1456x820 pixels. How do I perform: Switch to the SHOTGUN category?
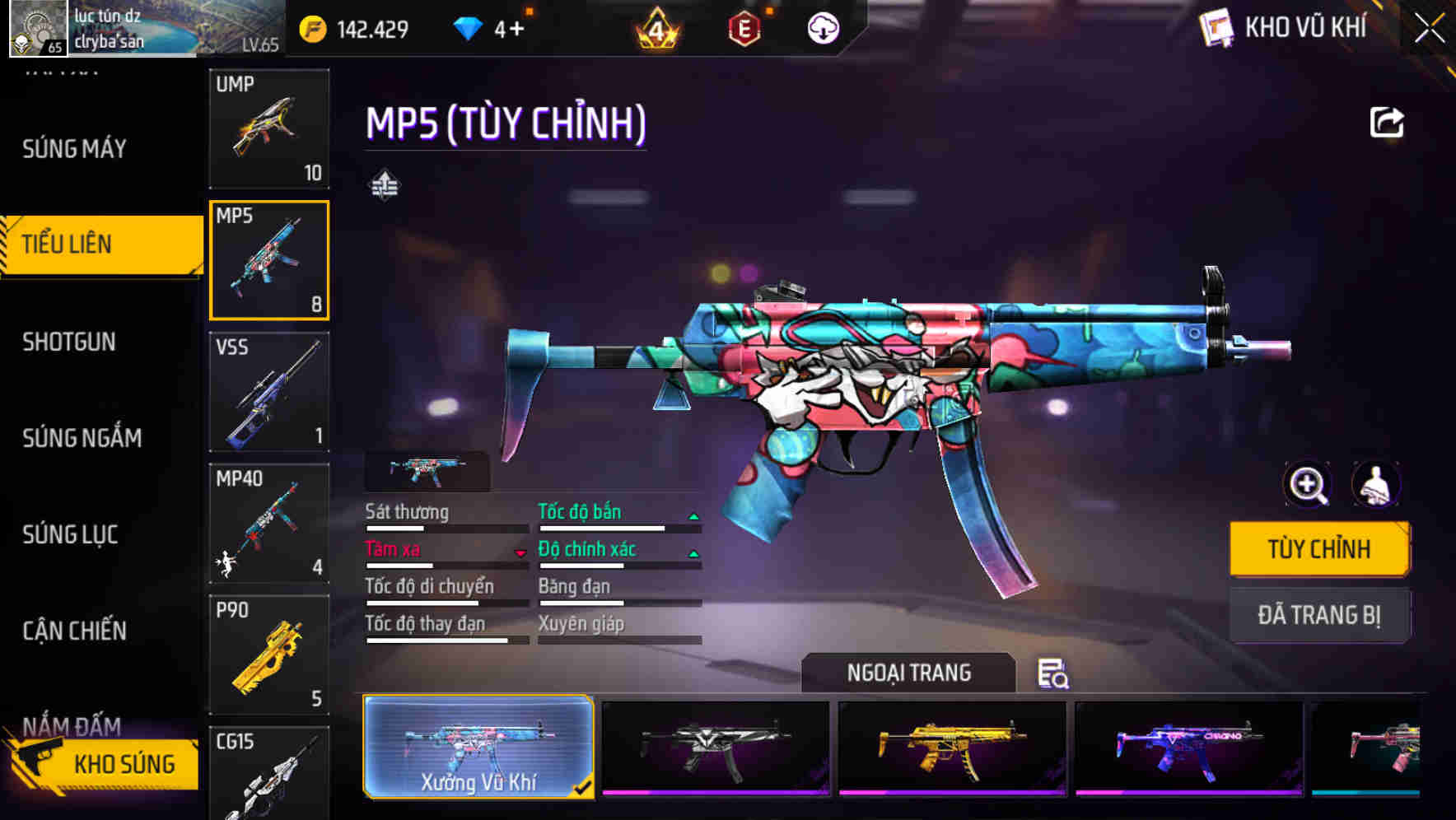(x=69, y=342)
